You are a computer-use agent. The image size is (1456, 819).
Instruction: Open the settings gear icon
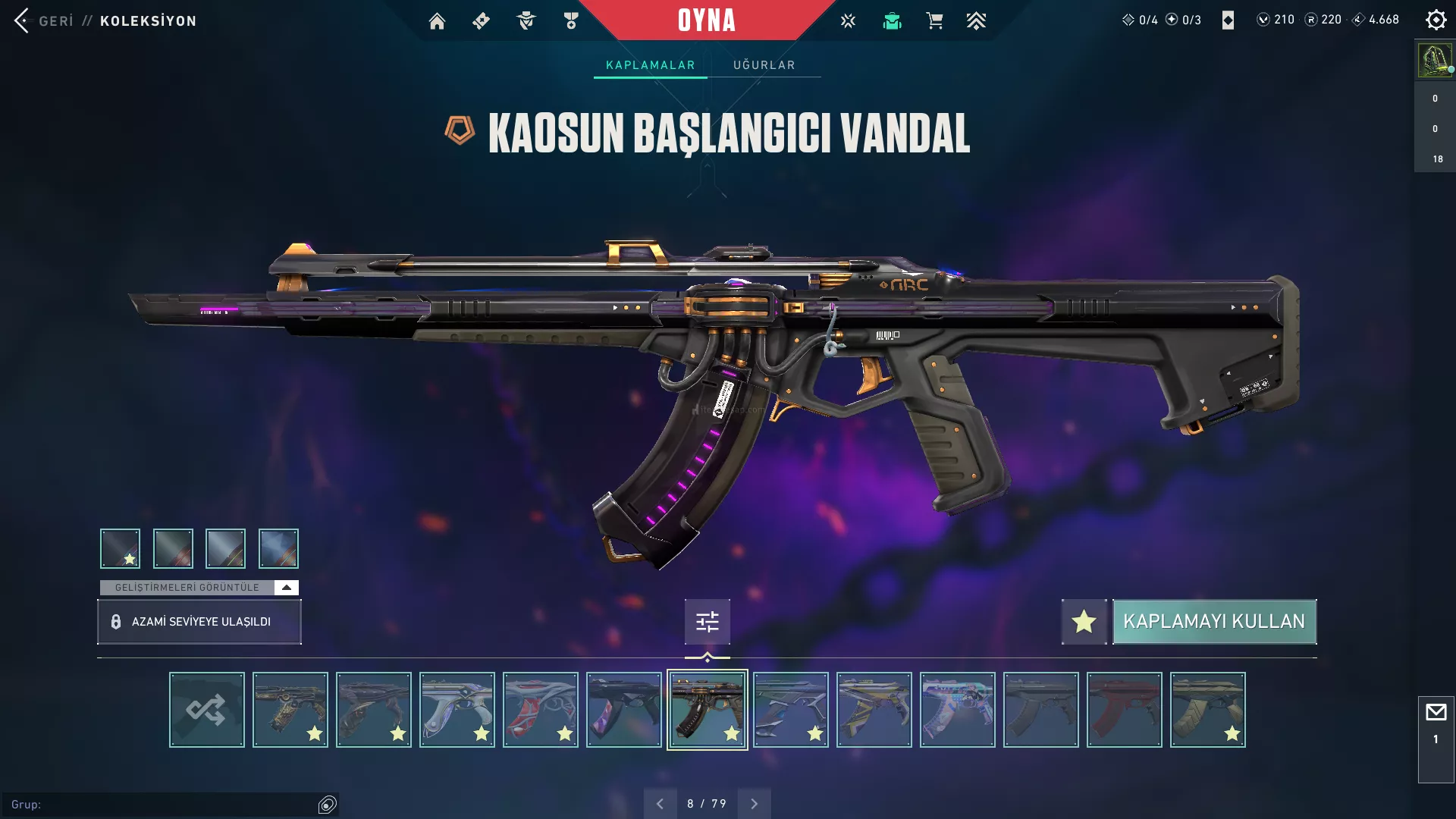[1436, 20]
